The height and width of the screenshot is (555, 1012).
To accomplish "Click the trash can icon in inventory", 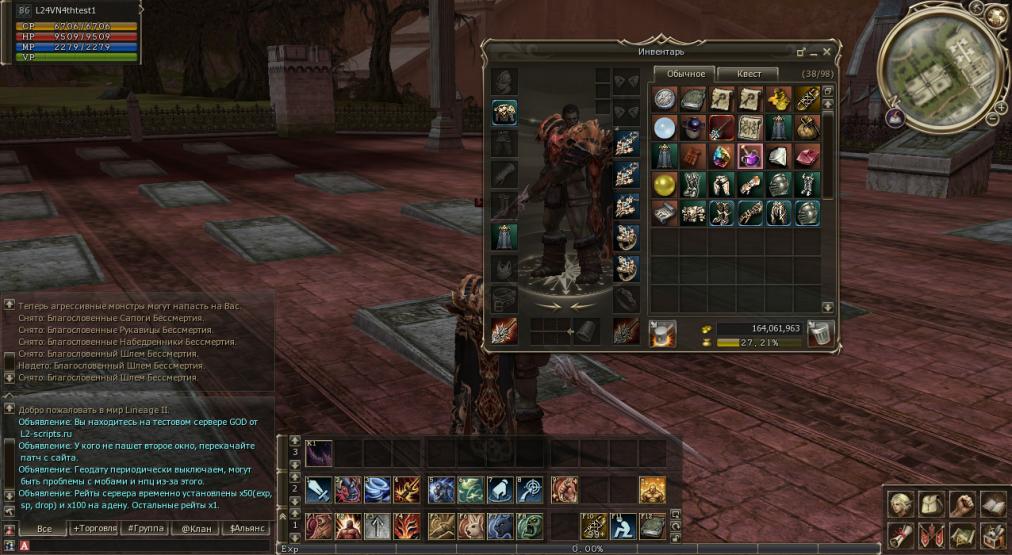I will tap(820, 334).
